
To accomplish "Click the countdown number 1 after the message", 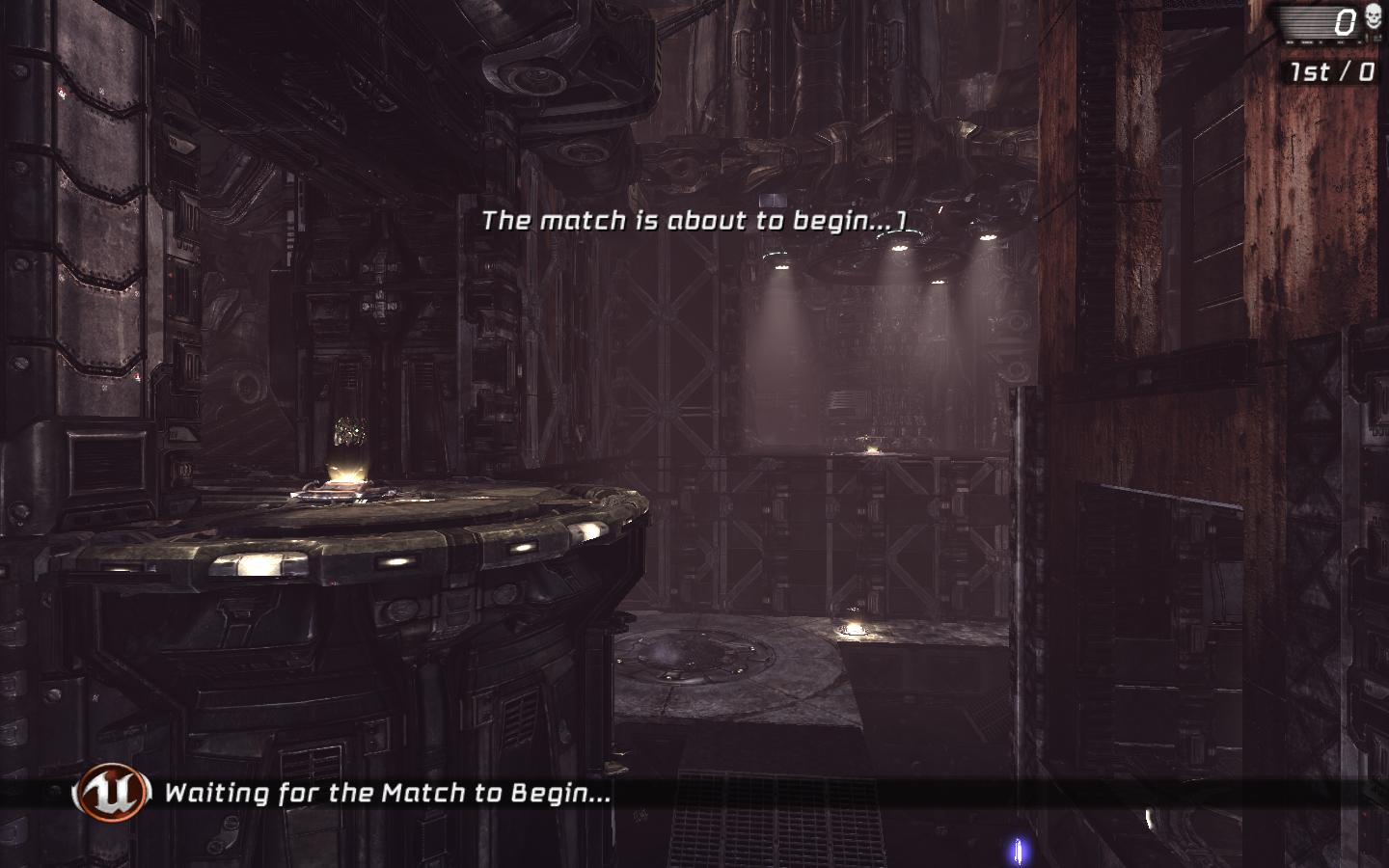I will point(904,220).
